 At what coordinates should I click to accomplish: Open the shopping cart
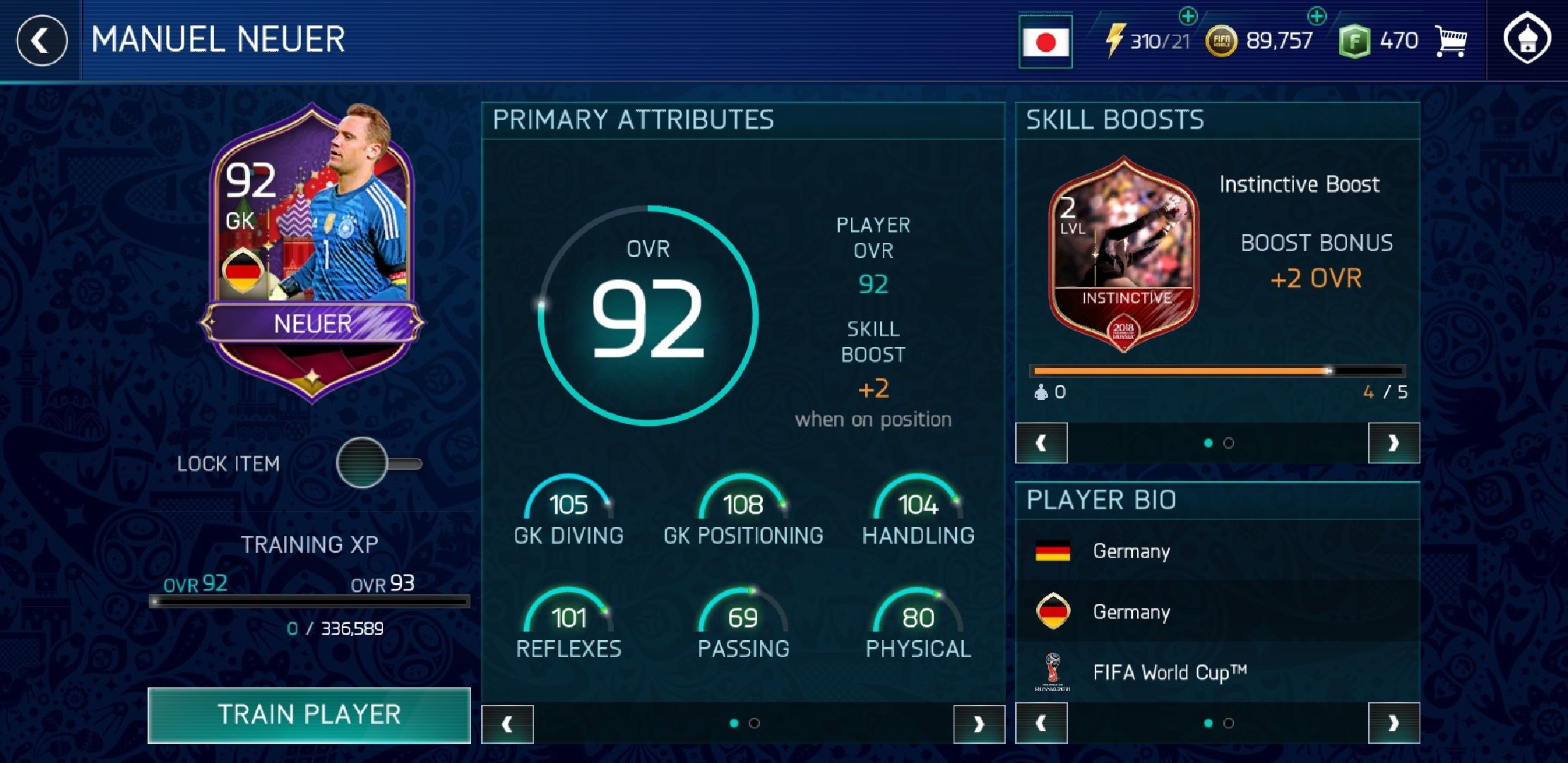pos(1452,40)
